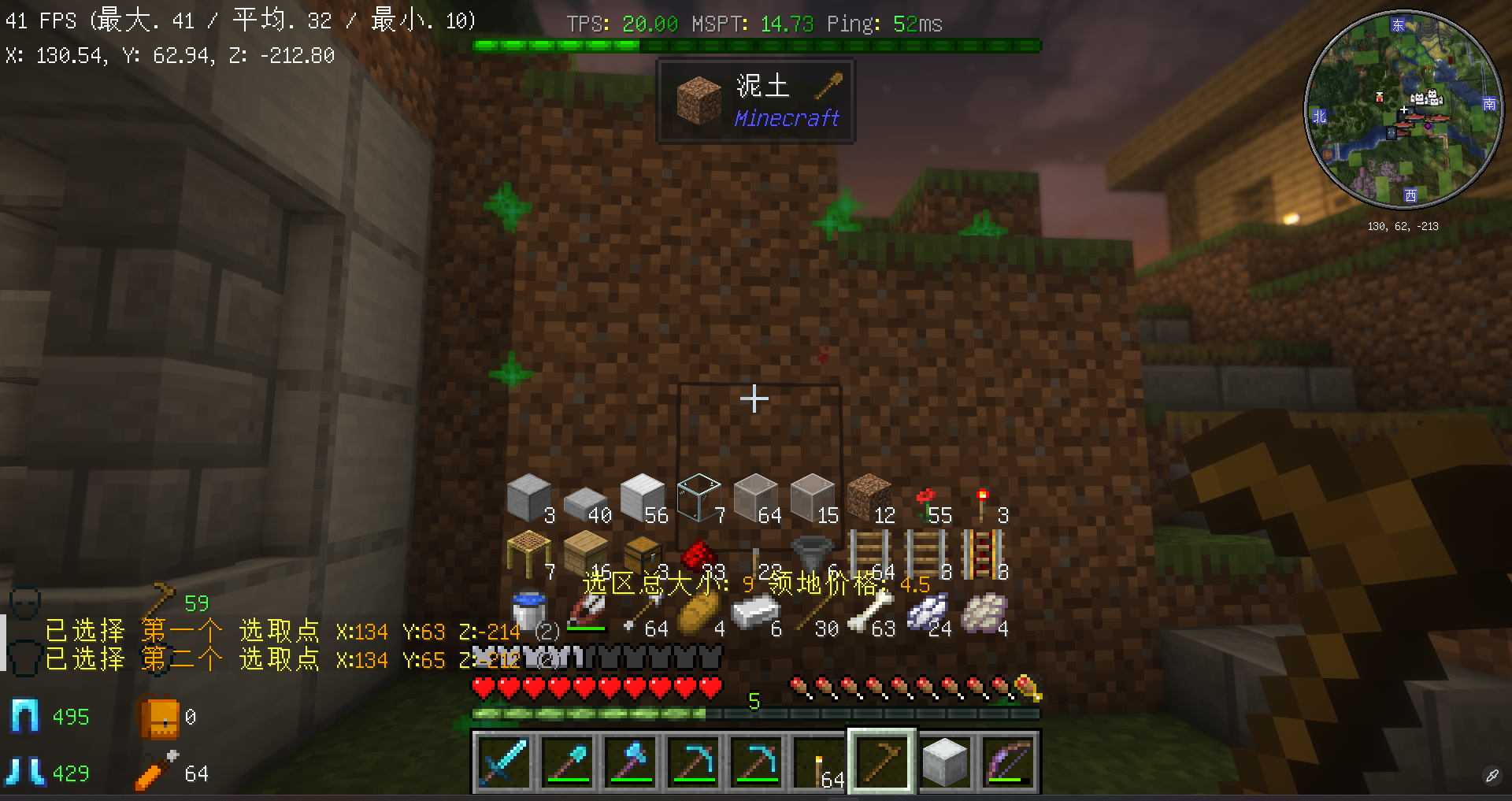Select the diamond shovel hotbar slot

(566, 762)
